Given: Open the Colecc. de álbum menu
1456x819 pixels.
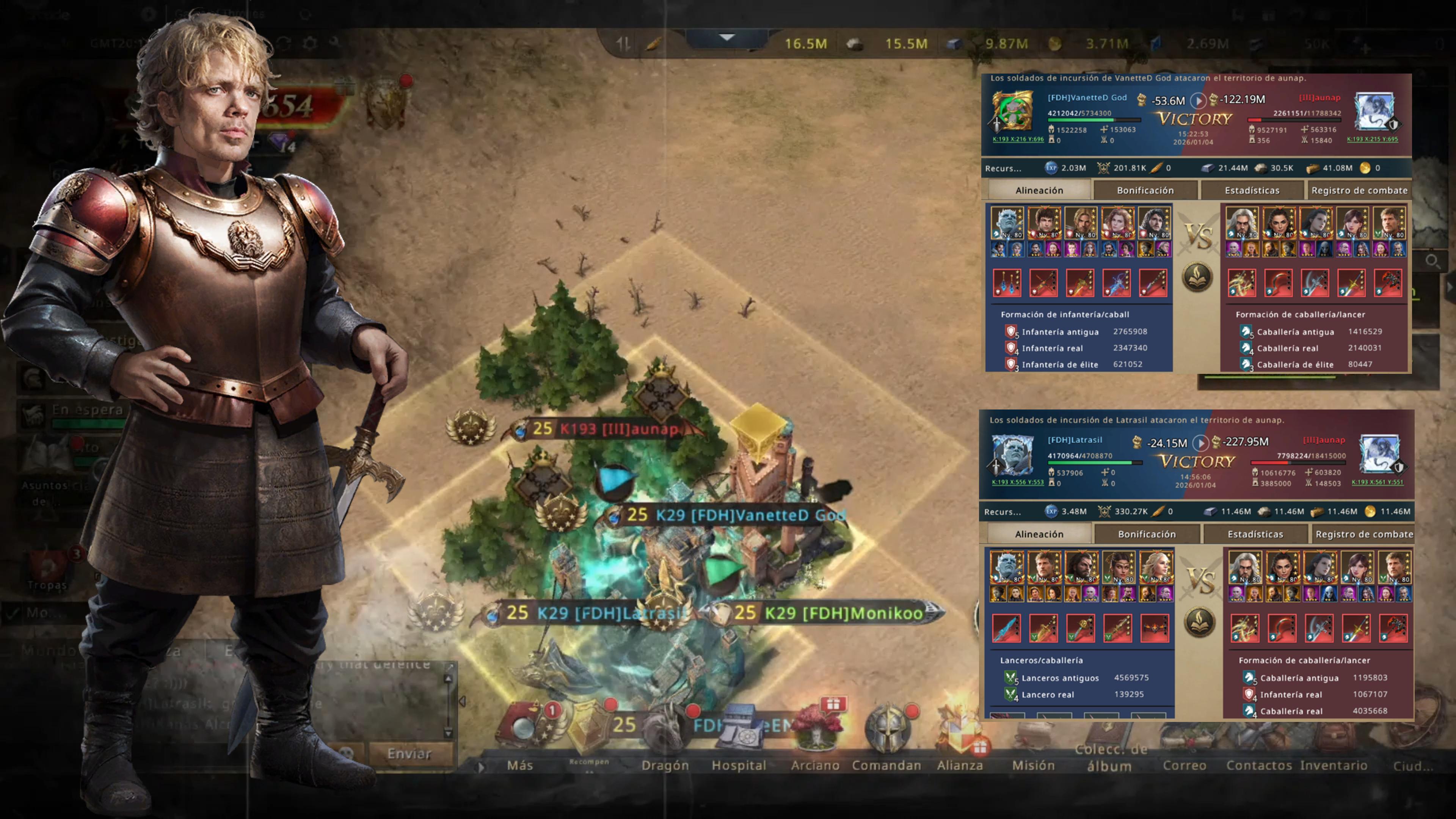Looking at the screenshot, I should click(1109, 758).
